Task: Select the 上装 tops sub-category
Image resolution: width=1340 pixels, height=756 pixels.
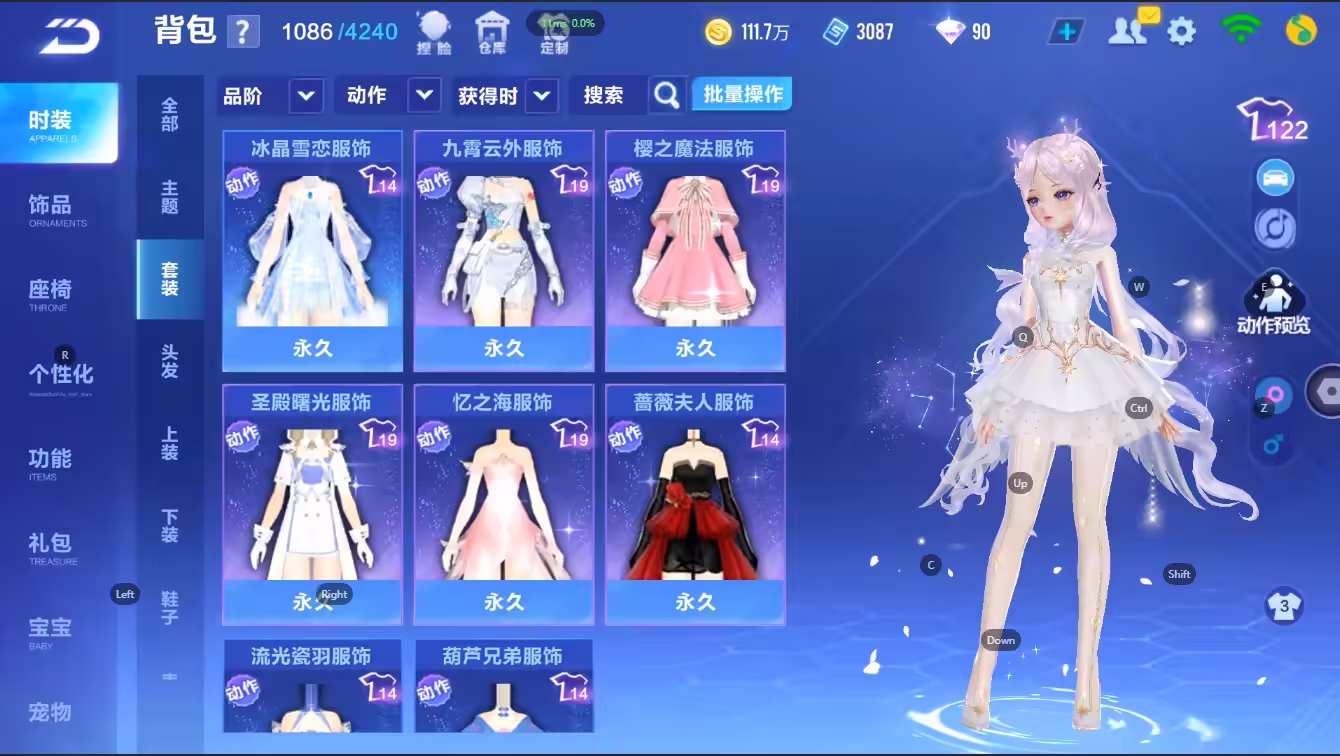Action: [170, 444]
